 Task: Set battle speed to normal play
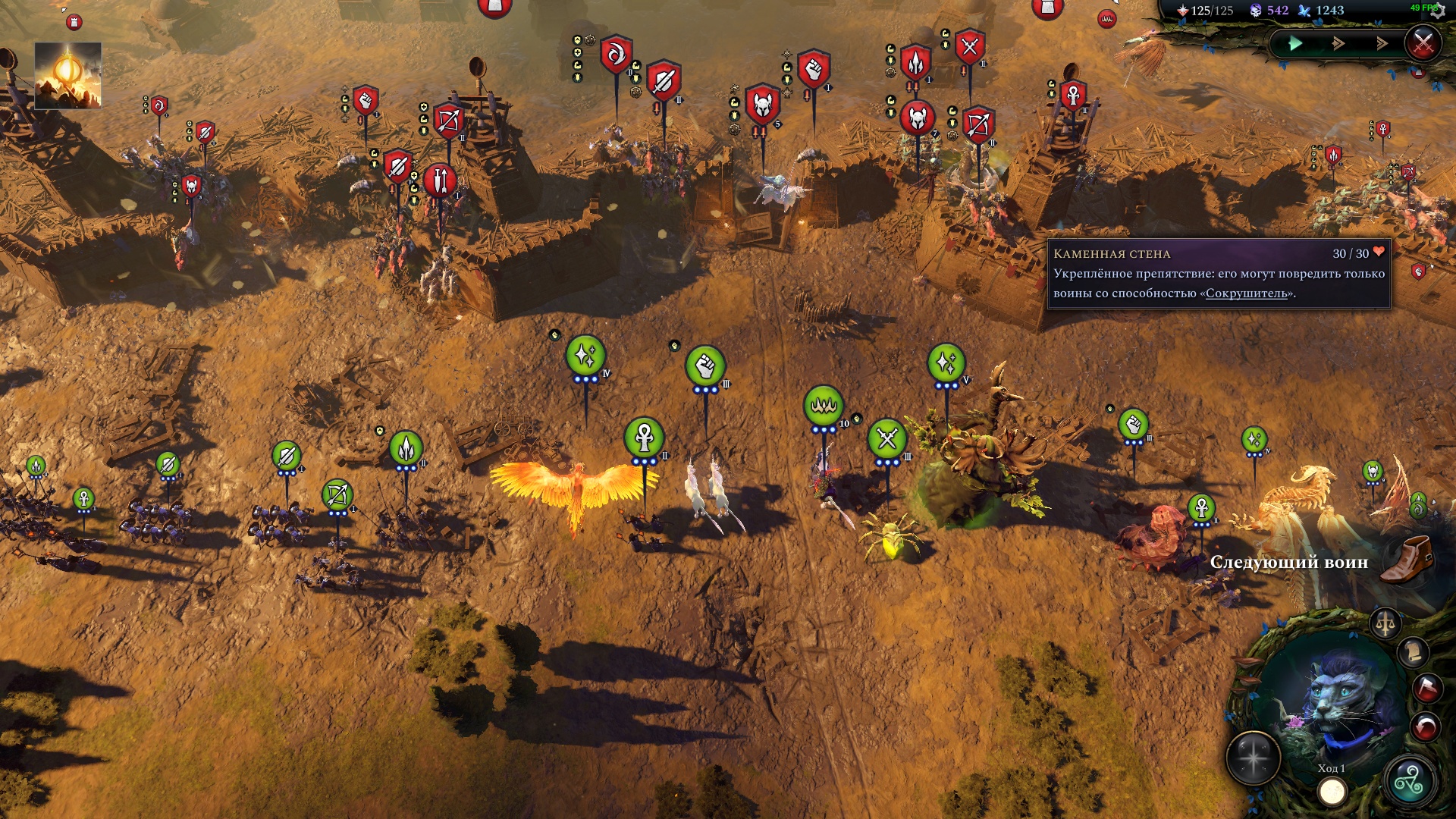1296,44
